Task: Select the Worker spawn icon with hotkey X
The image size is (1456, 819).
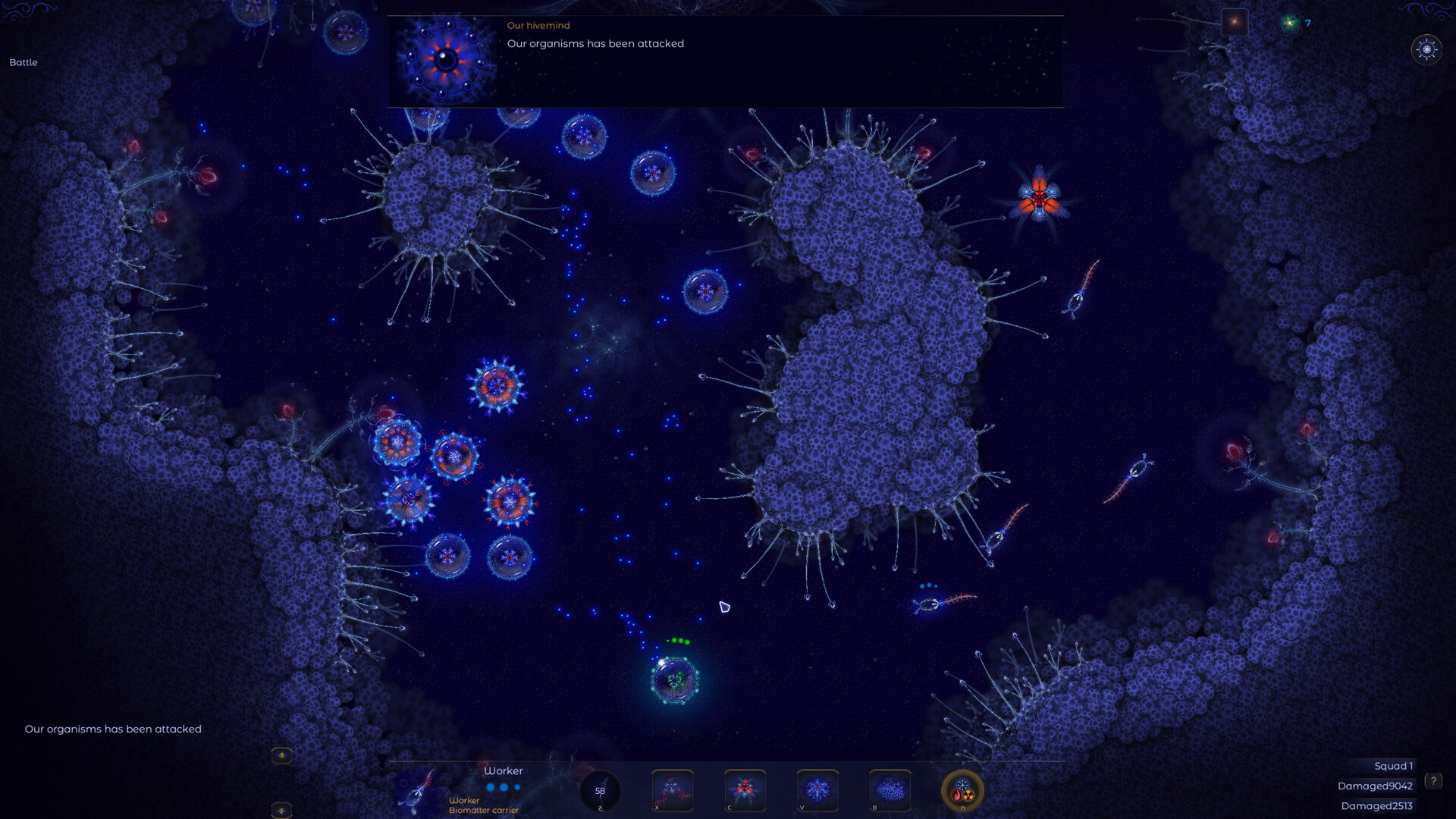Action: 671,791
